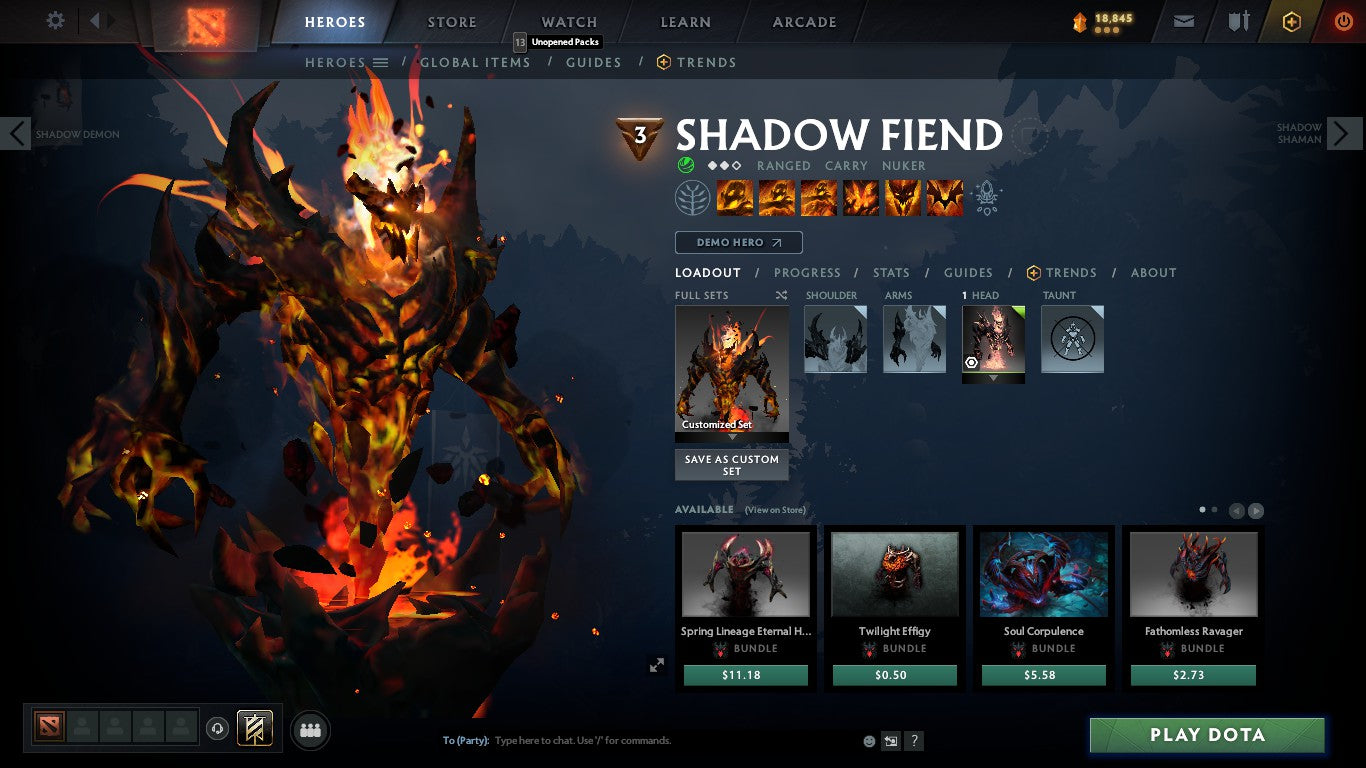Click the party members icon near chat bar
1366x768 pixels.
click(x=310, y=730)
